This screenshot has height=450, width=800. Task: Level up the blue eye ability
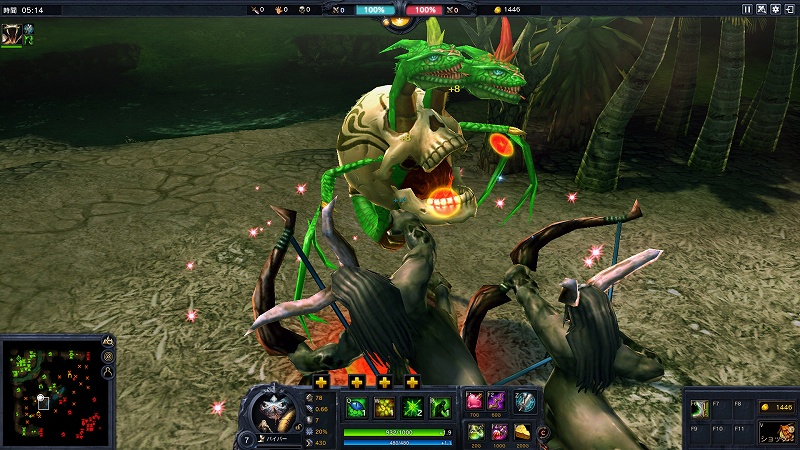click(321, 383)
